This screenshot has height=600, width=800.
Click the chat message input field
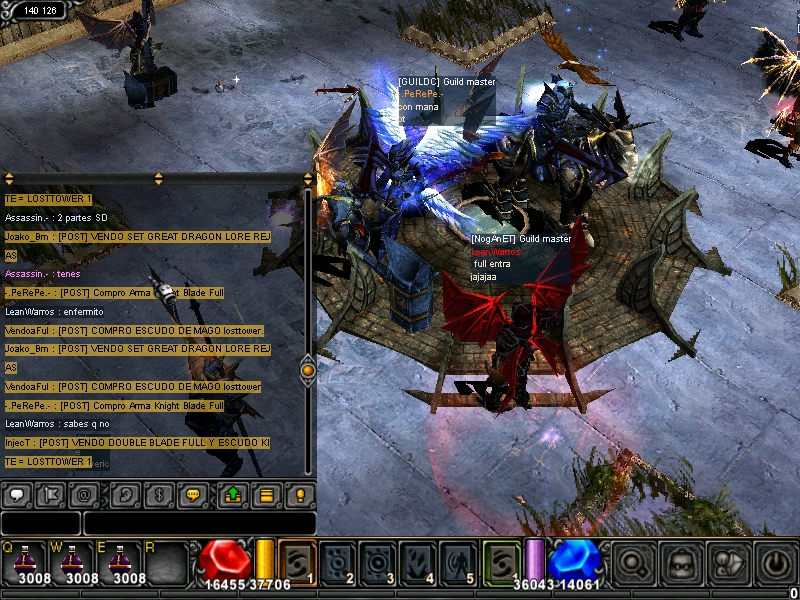(x=199, y=523)
